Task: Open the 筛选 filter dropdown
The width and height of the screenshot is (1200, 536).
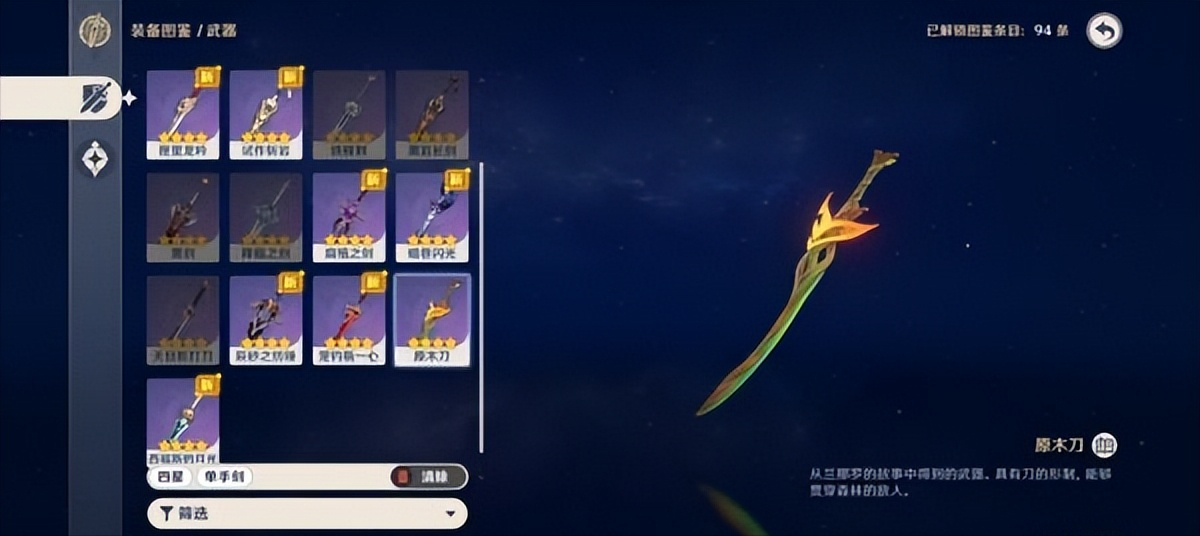Action: pyautogui.click(x=307, y=514)
